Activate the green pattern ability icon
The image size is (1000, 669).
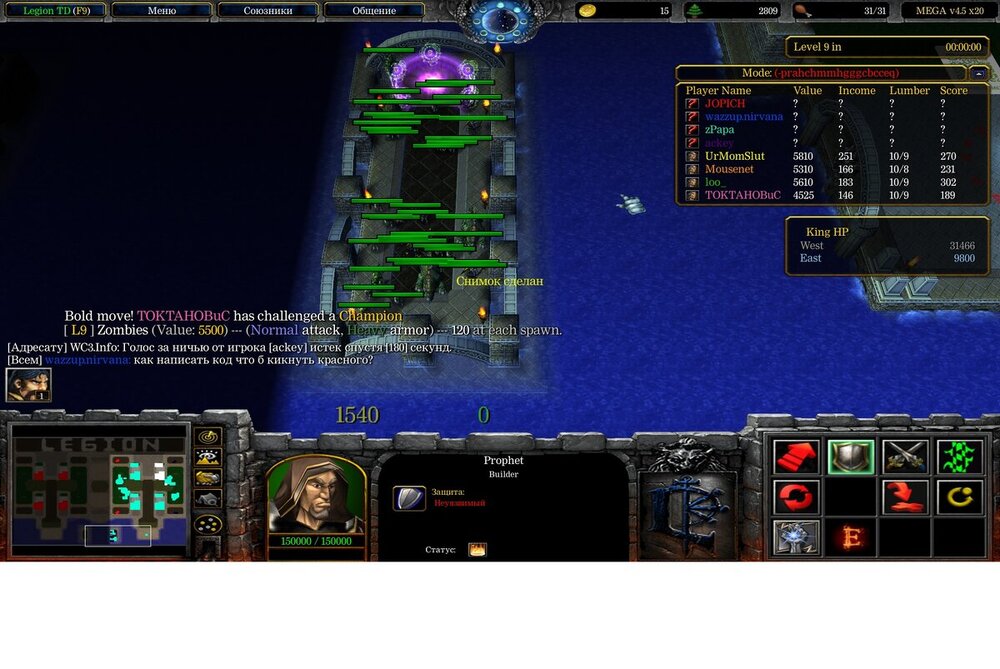click(959, 457)
